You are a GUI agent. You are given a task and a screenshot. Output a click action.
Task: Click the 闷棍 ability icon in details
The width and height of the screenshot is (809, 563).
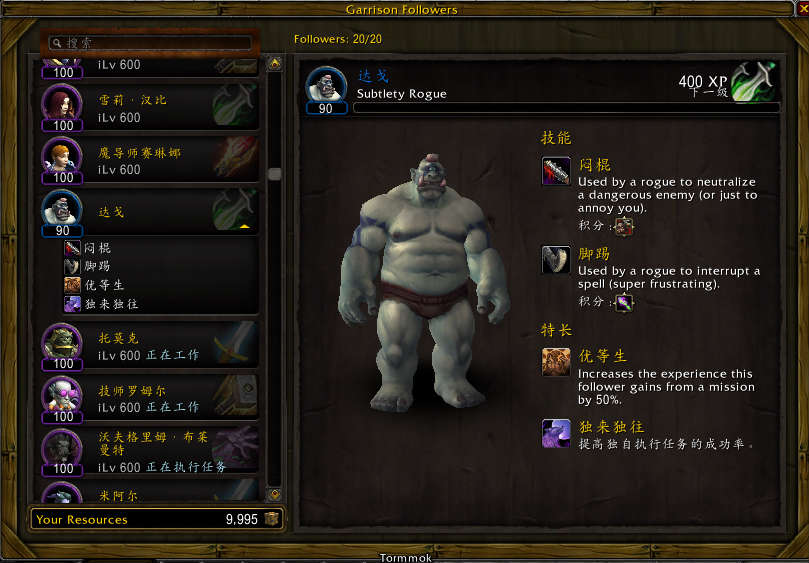[556, 171]
